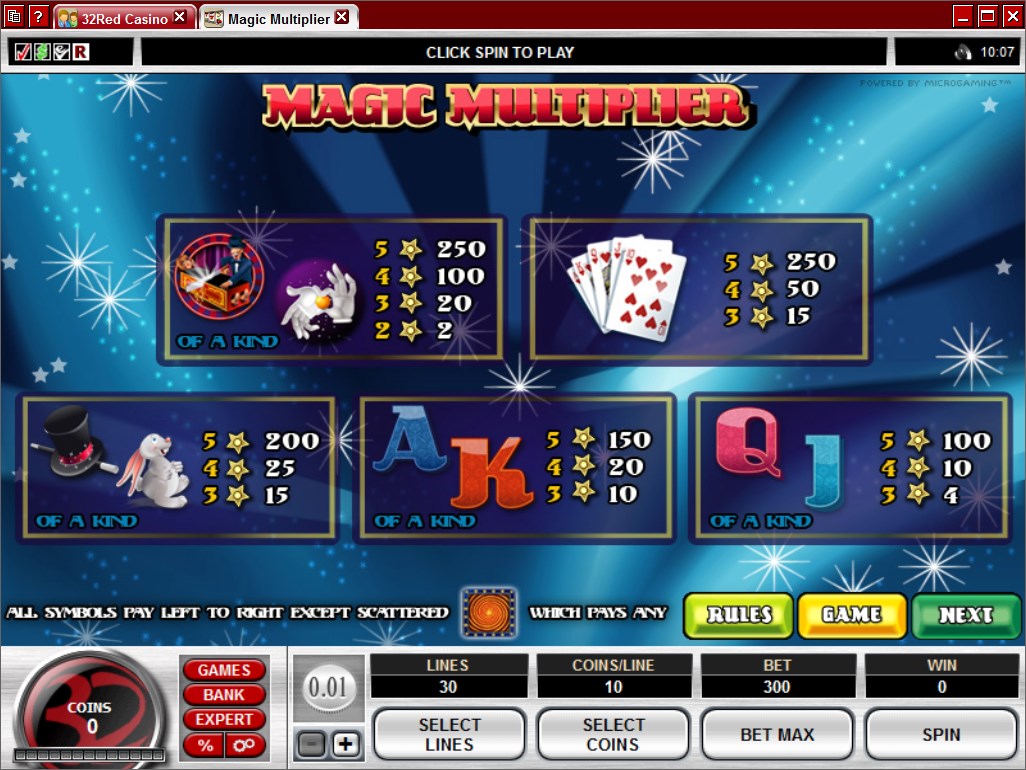Close the Magic Multiplier tab
Screen dimensions: 1026x770
point(342,18)
